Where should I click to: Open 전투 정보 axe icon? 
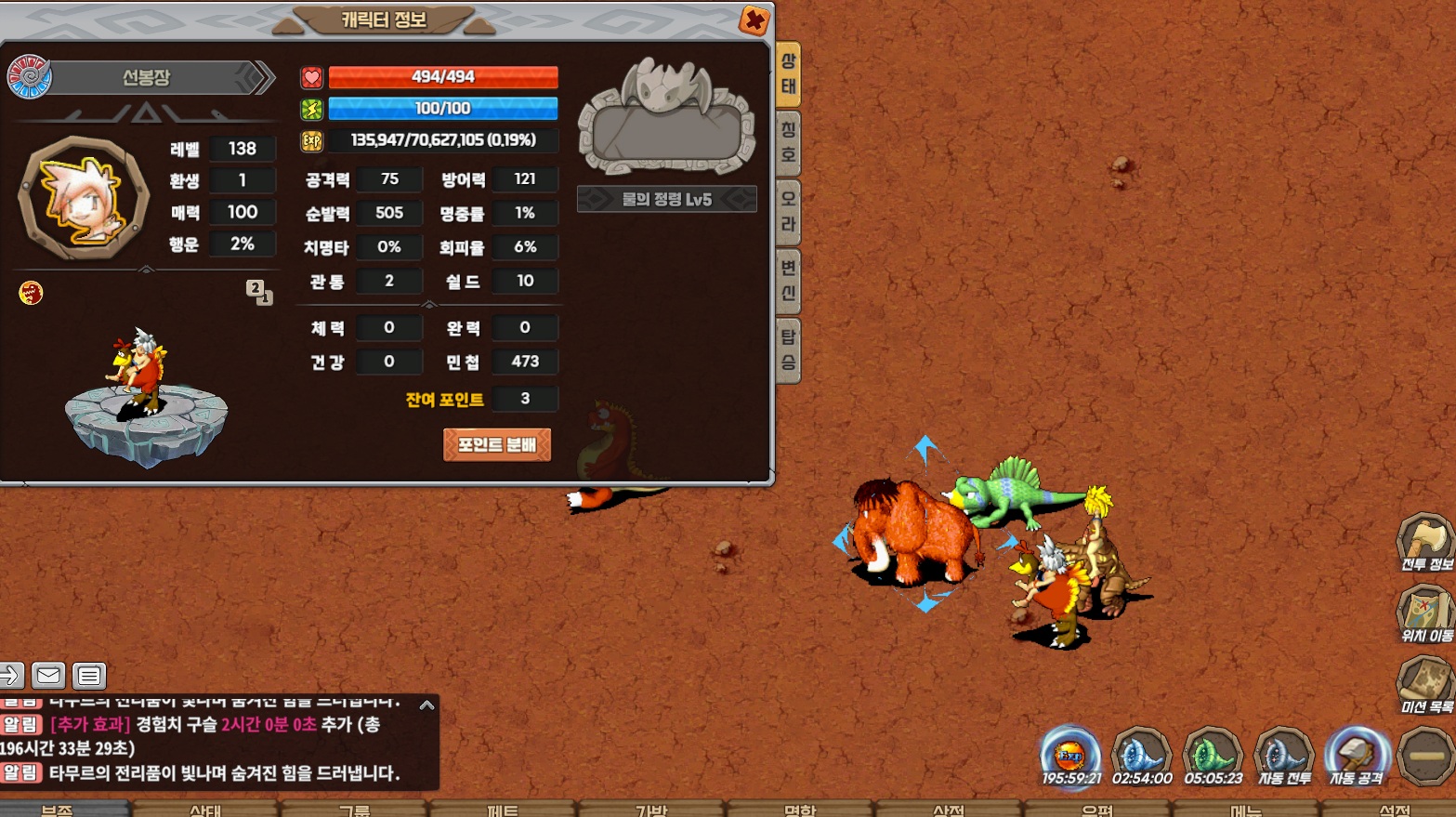pyautogui.click(x=1425, y=541)
